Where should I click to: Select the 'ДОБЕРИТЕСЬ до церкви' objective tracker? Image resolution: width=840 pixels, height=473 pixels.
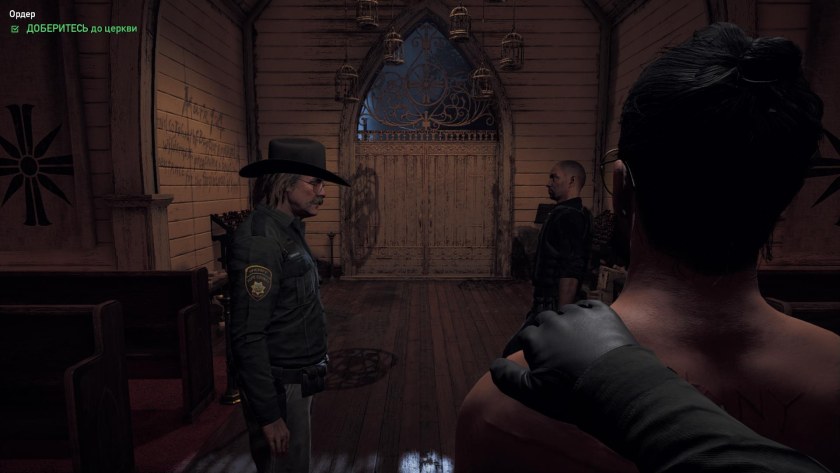click(x=80, y=29)
